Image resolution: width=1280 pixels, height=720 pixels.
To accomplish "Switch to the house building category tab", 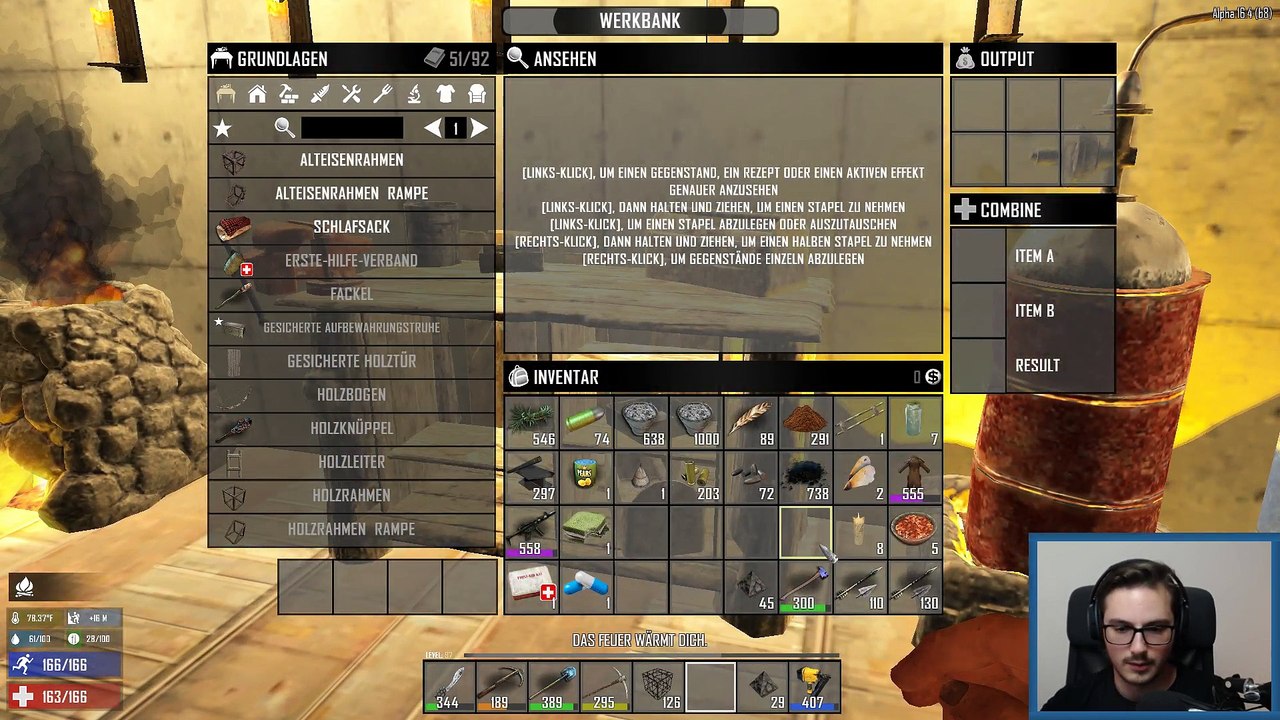I will pos(257,94).
